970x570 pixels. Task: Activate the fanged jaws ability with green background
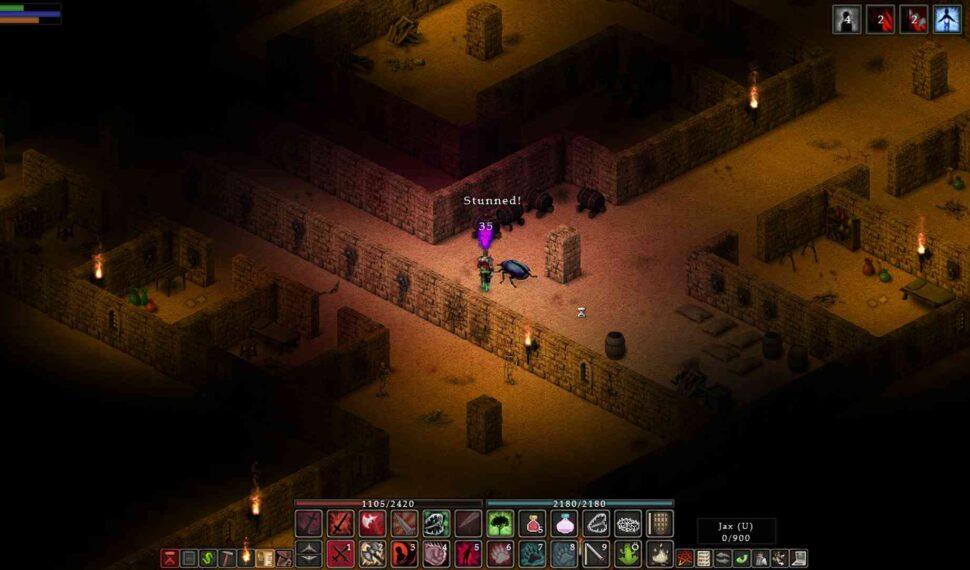(436, 523)
